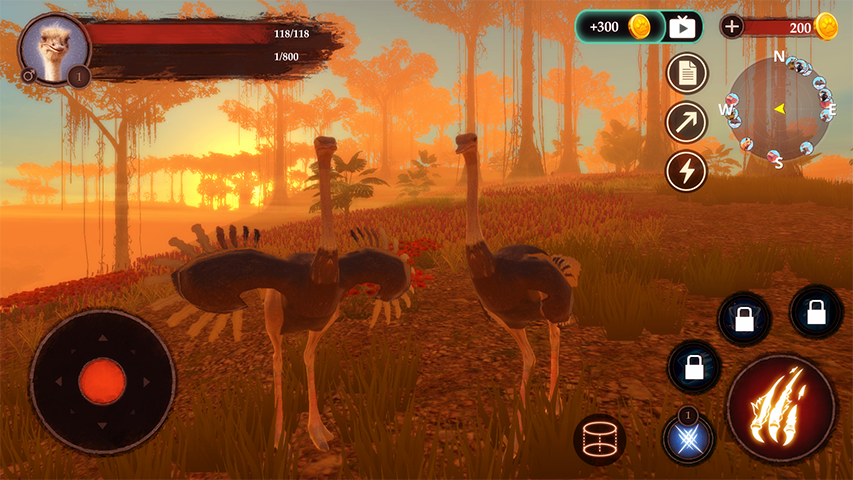Image resolution: width=853 pixels, height=480 pixels.
Task: Open the document page icon
Action: coord(687,73)
